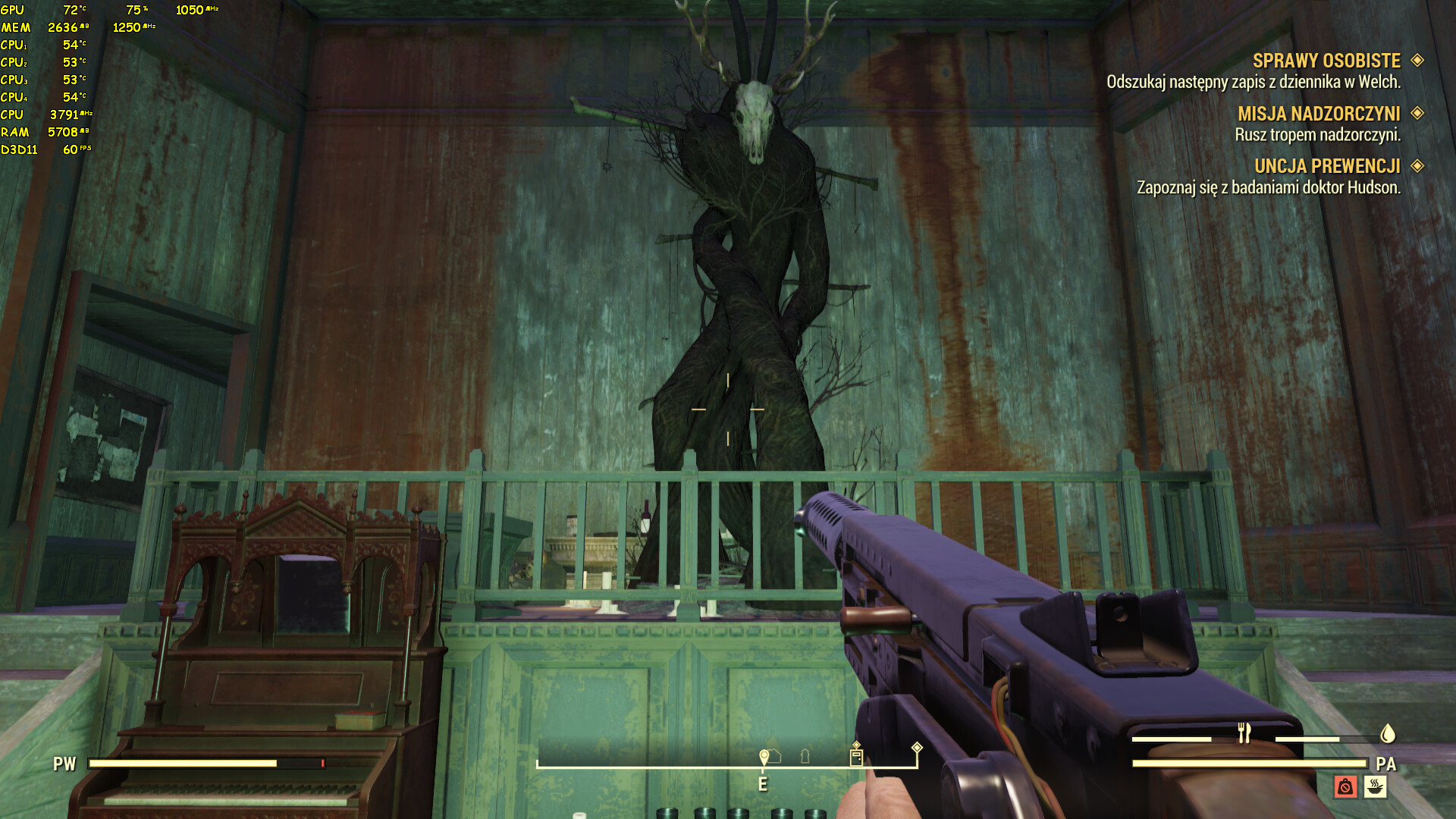1456x819 pixels.
Task: Click the overencumbered weight status icon
Action: 1345,786
